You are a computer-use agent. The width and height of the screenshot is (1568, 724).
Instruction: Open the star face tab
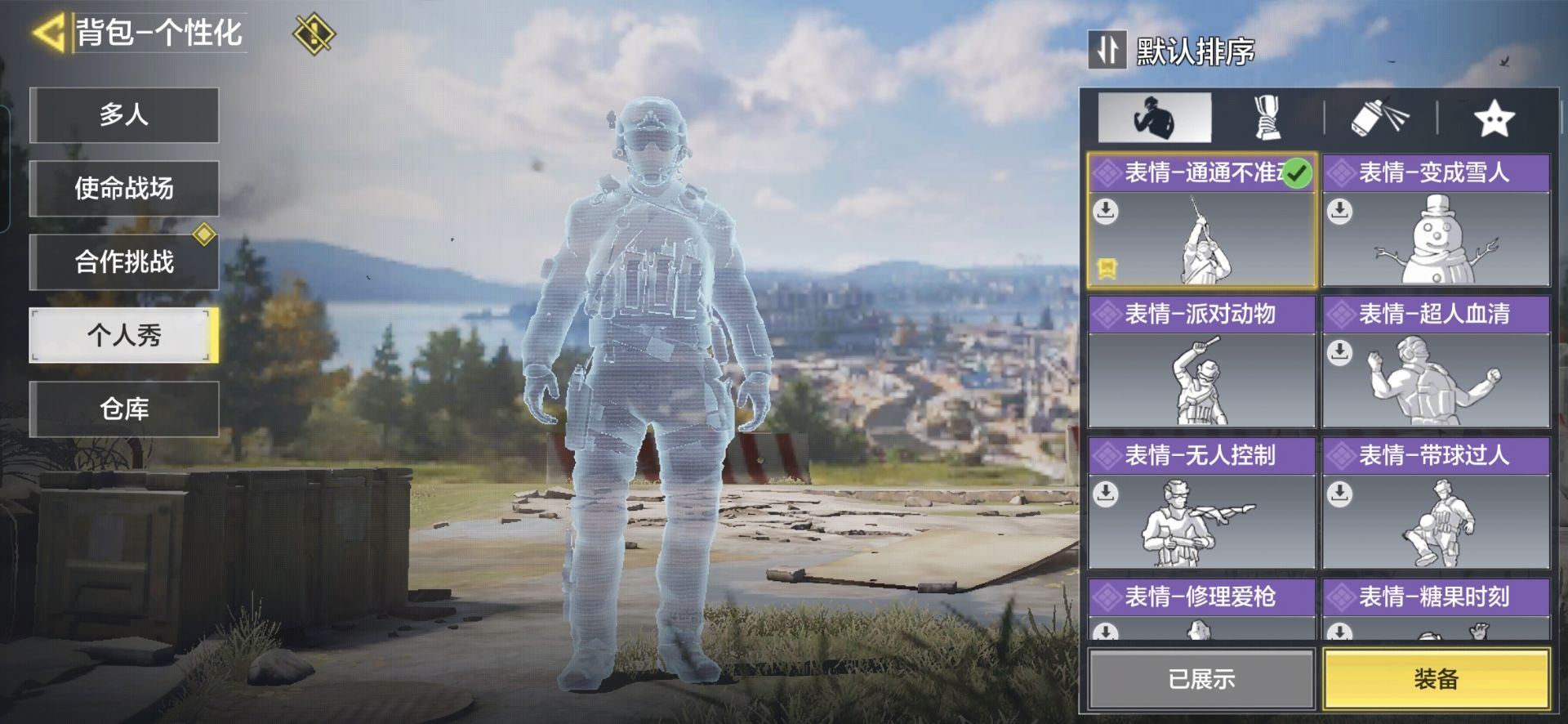tap(1494, 118)
